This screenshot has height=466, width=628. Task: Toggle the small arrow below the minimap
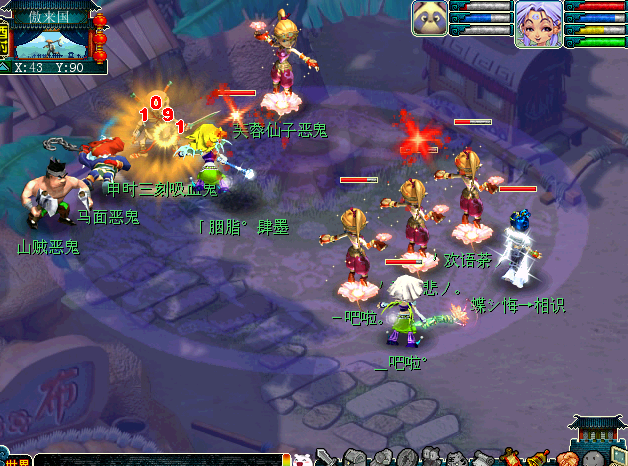tap(6, 67)
